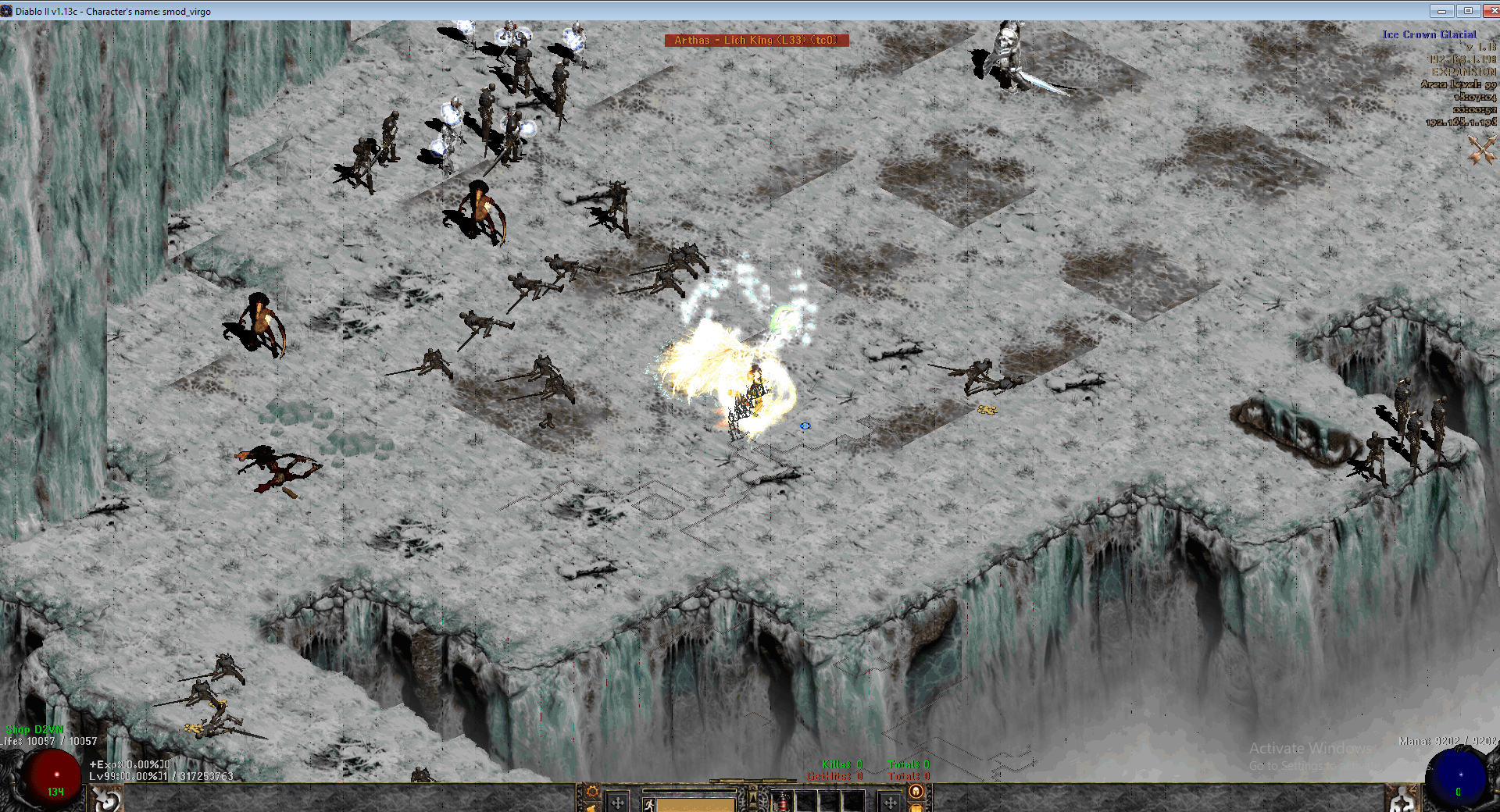
Task: Click the four-arrow button beside the helmet icon
Action: click(890, 802)
